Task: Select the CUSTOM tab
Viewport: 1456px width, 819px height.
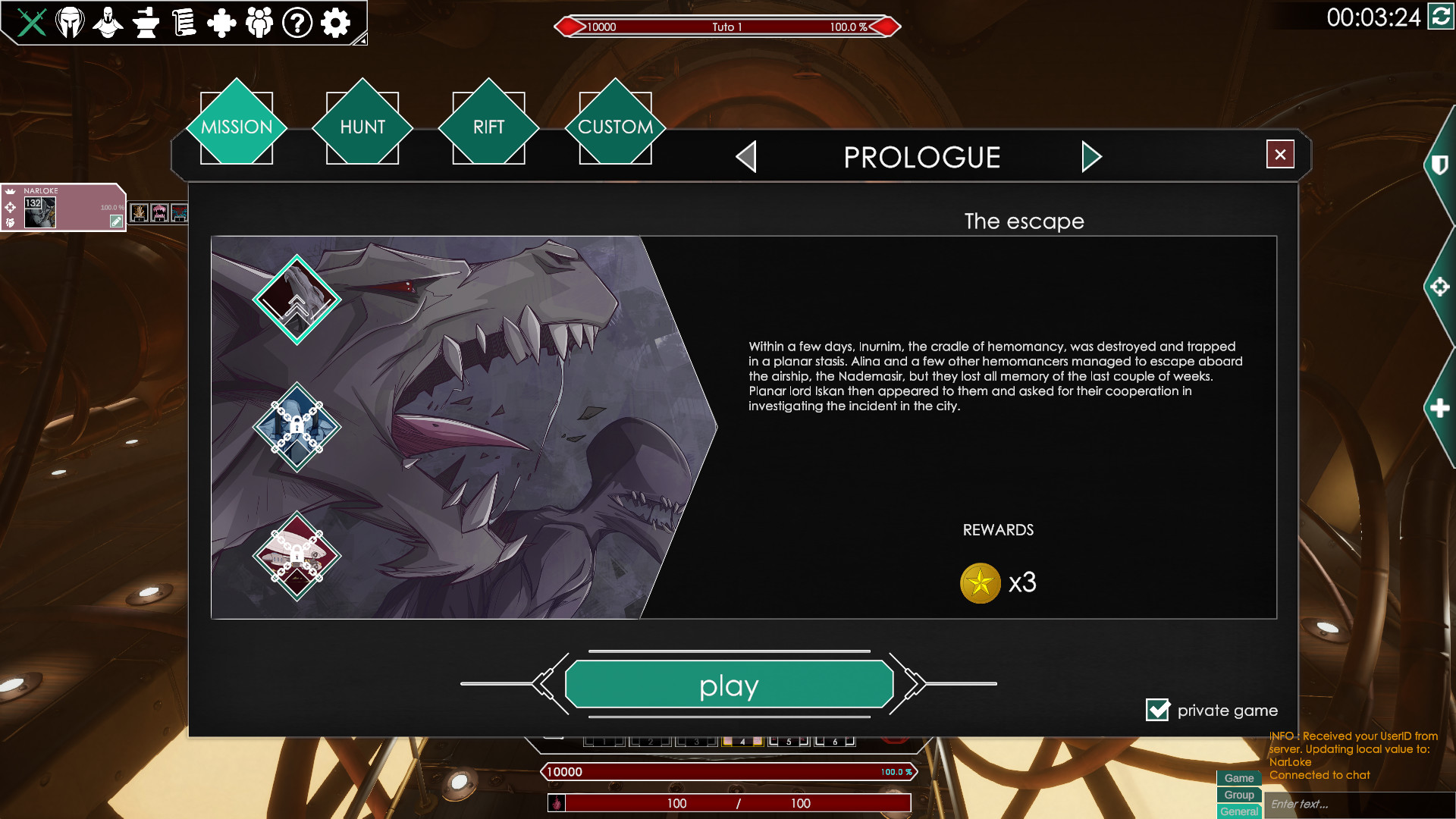Action: click(615, 127)
